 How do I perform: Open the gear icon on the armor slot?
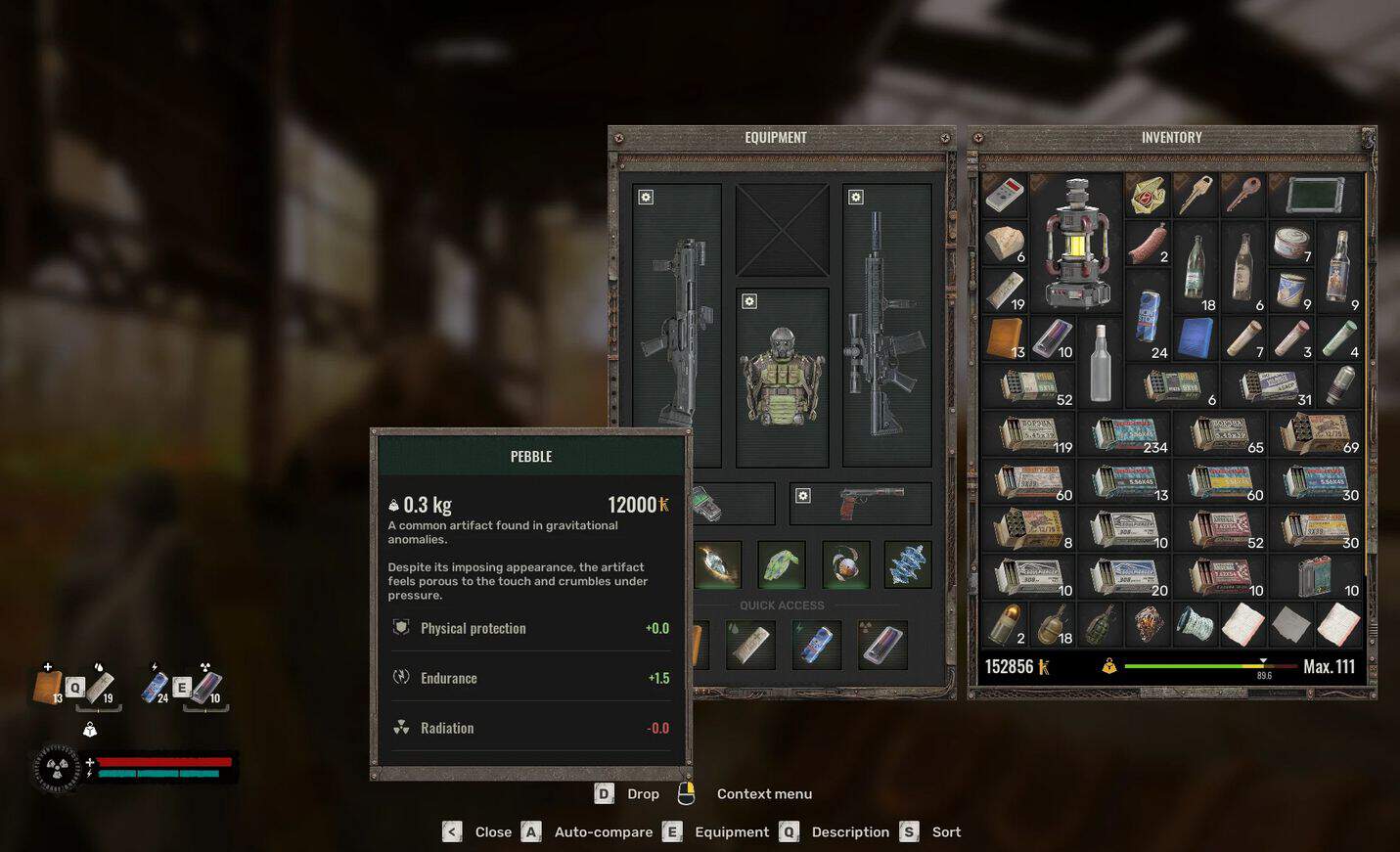[749, 301]
